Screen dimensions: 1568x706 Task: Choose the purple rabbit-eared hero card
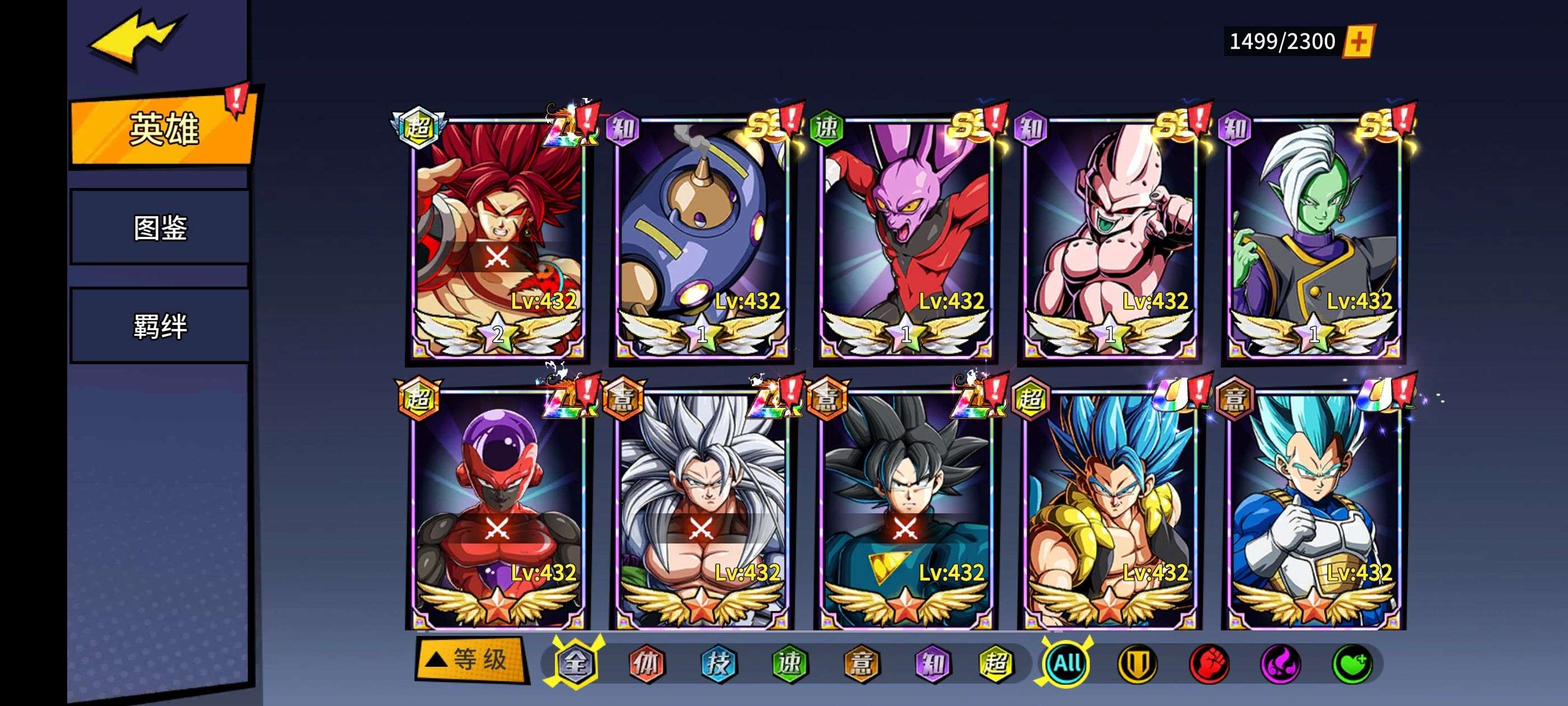(x=906, y=238)
